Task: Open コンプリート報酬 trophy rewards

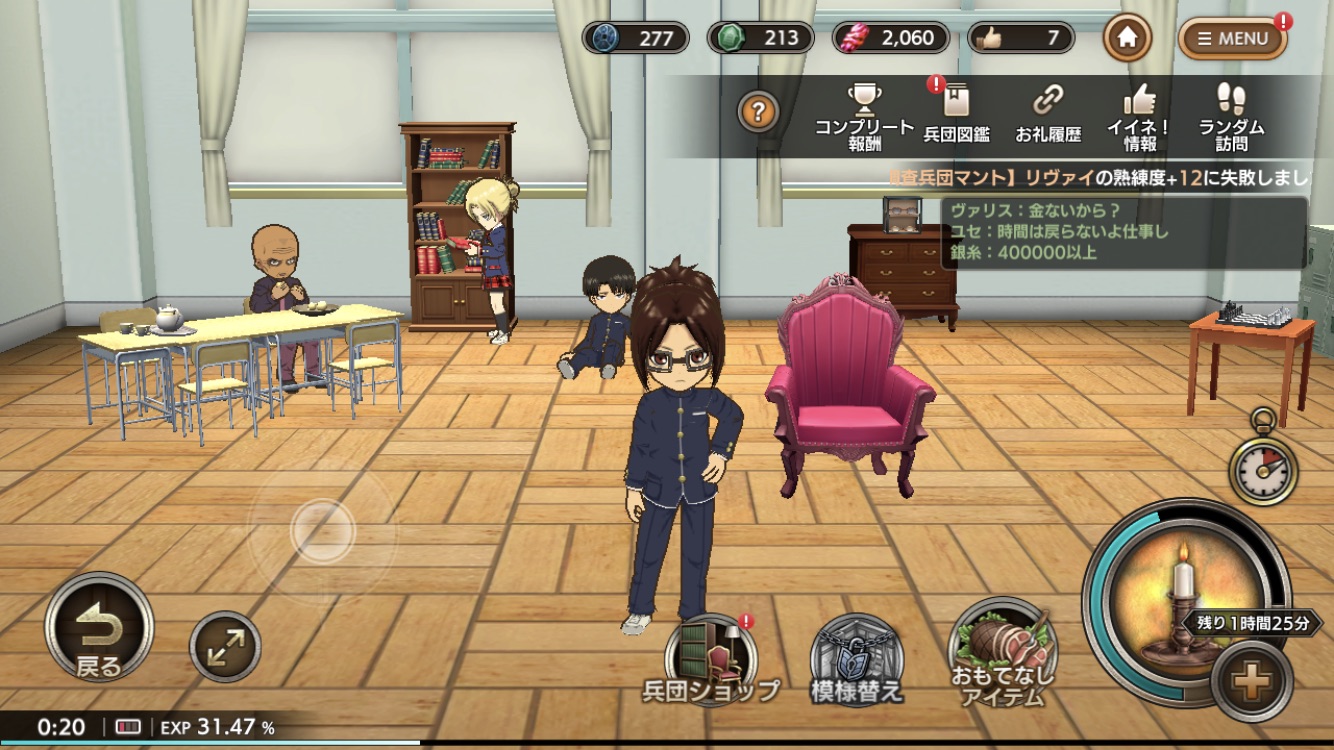Action: coord(864,116)
